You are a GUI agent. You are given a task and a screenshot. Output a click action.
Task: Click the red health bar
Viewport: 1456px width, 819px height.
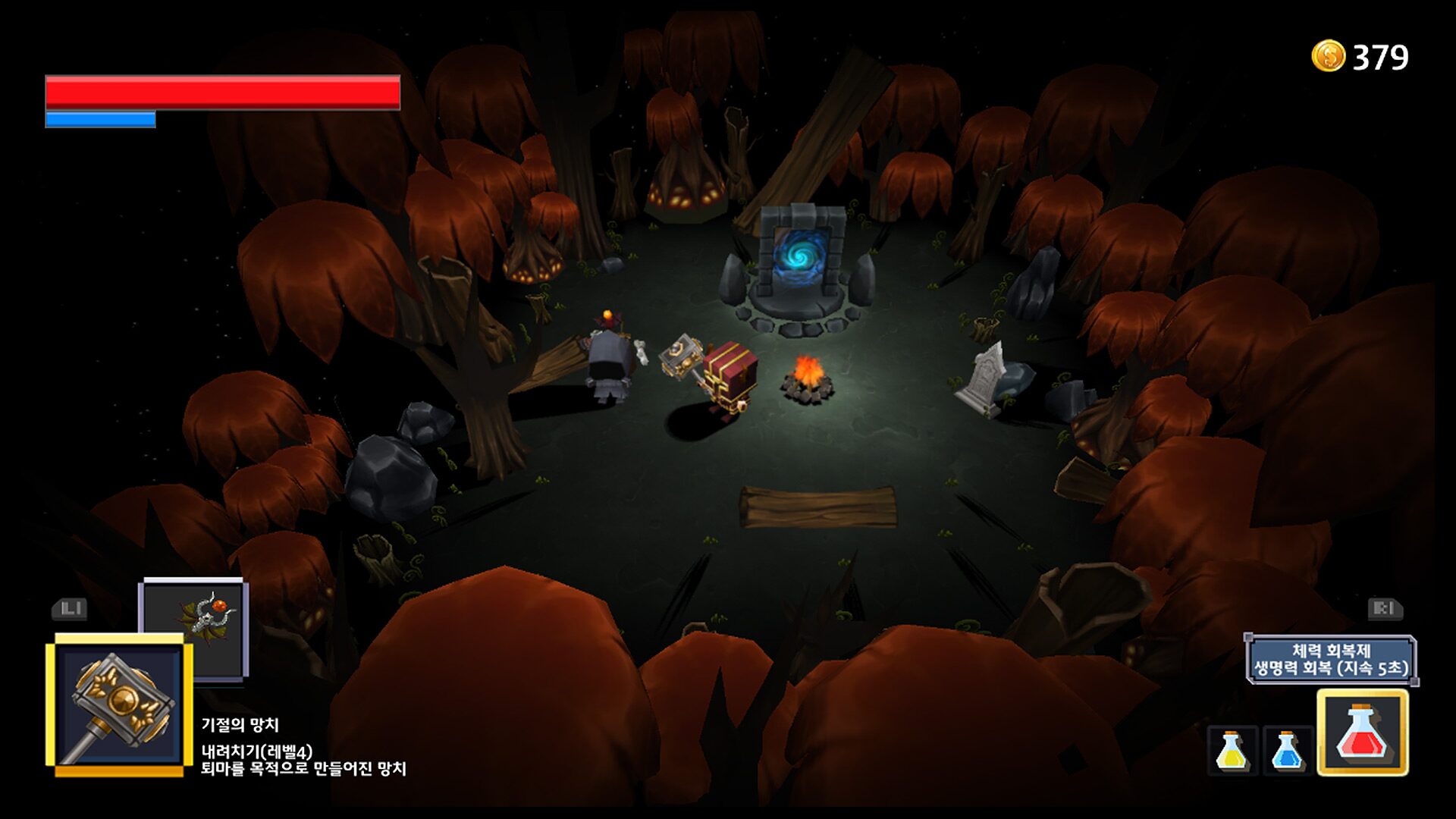tap(220, 91)
